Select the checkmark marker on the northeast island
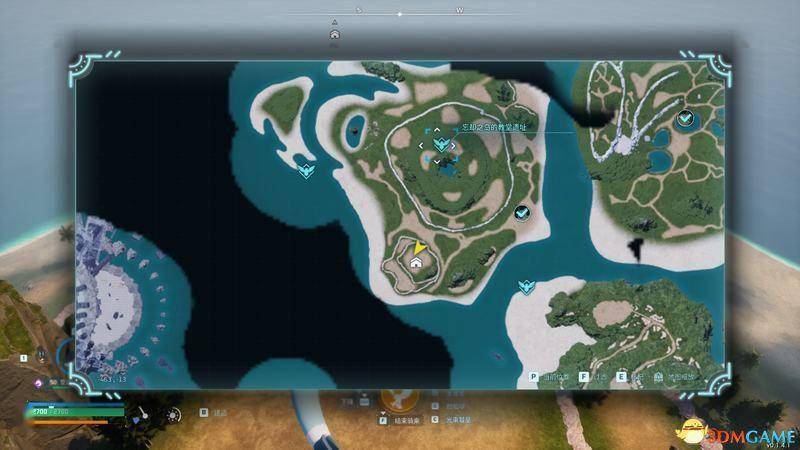Image resolution: width=800 pixels, height=450 pixels. (685, 119)
